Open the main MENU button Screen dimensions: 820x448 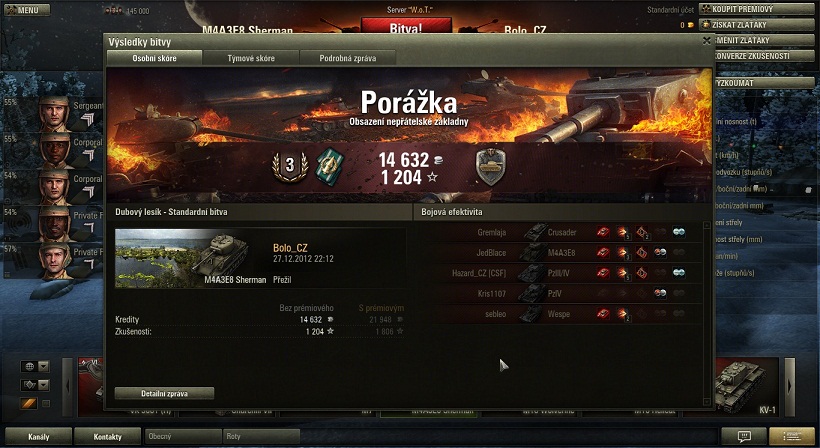pyautogui.click(x=28, y=10)
